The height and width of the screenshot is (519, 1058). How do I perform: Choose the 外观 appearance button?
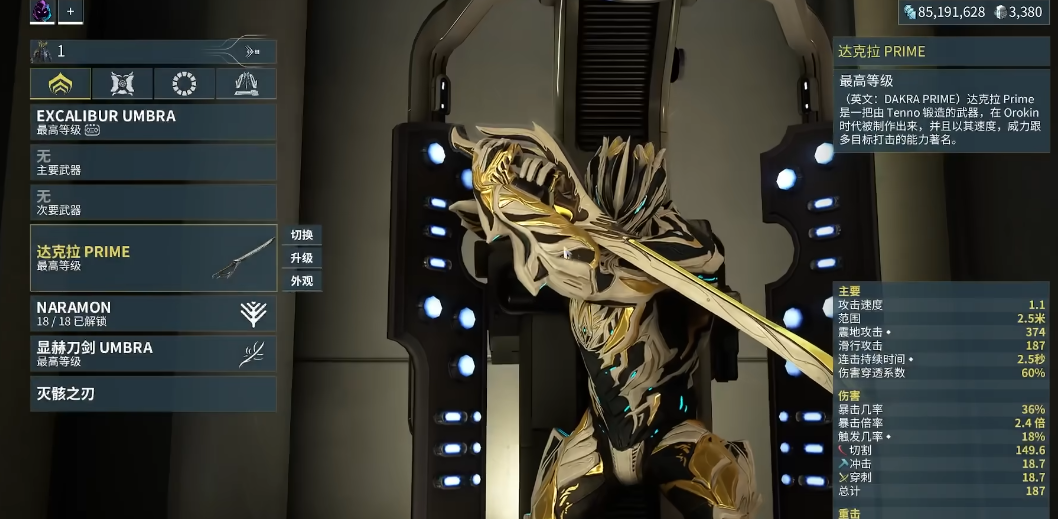302,281
